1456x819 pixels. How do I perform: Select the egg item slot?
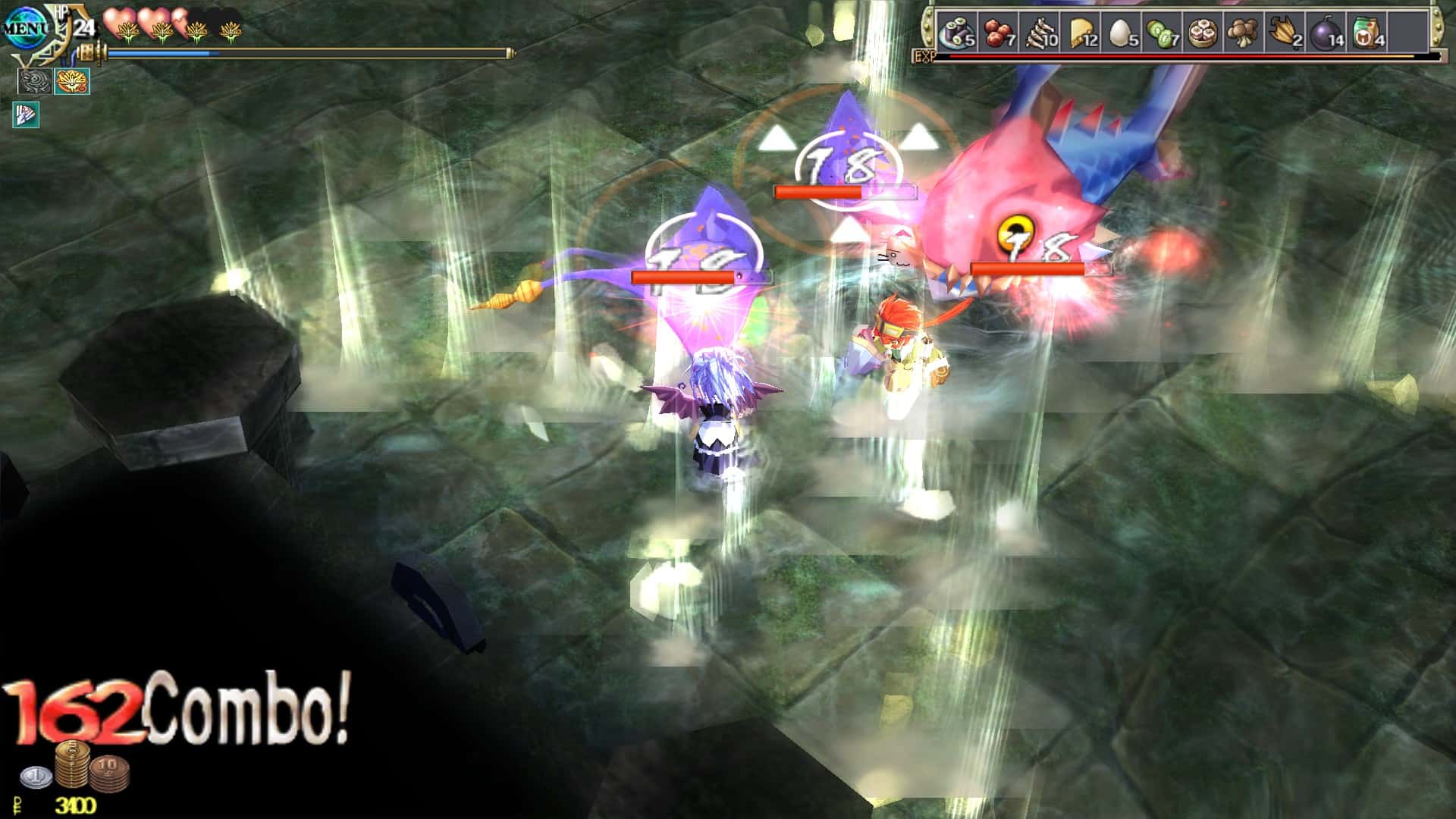click(1119, 33)
